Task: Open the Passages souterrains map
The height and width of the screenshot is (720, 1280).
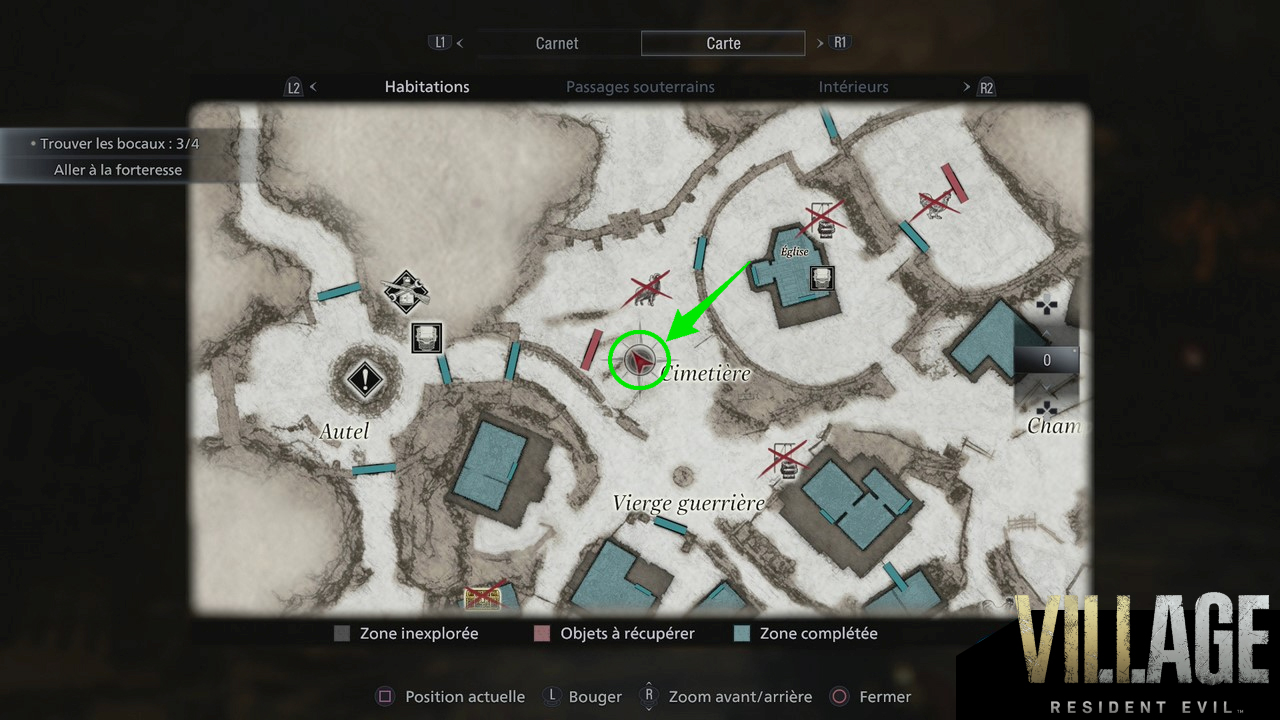Action: (640, 87)
